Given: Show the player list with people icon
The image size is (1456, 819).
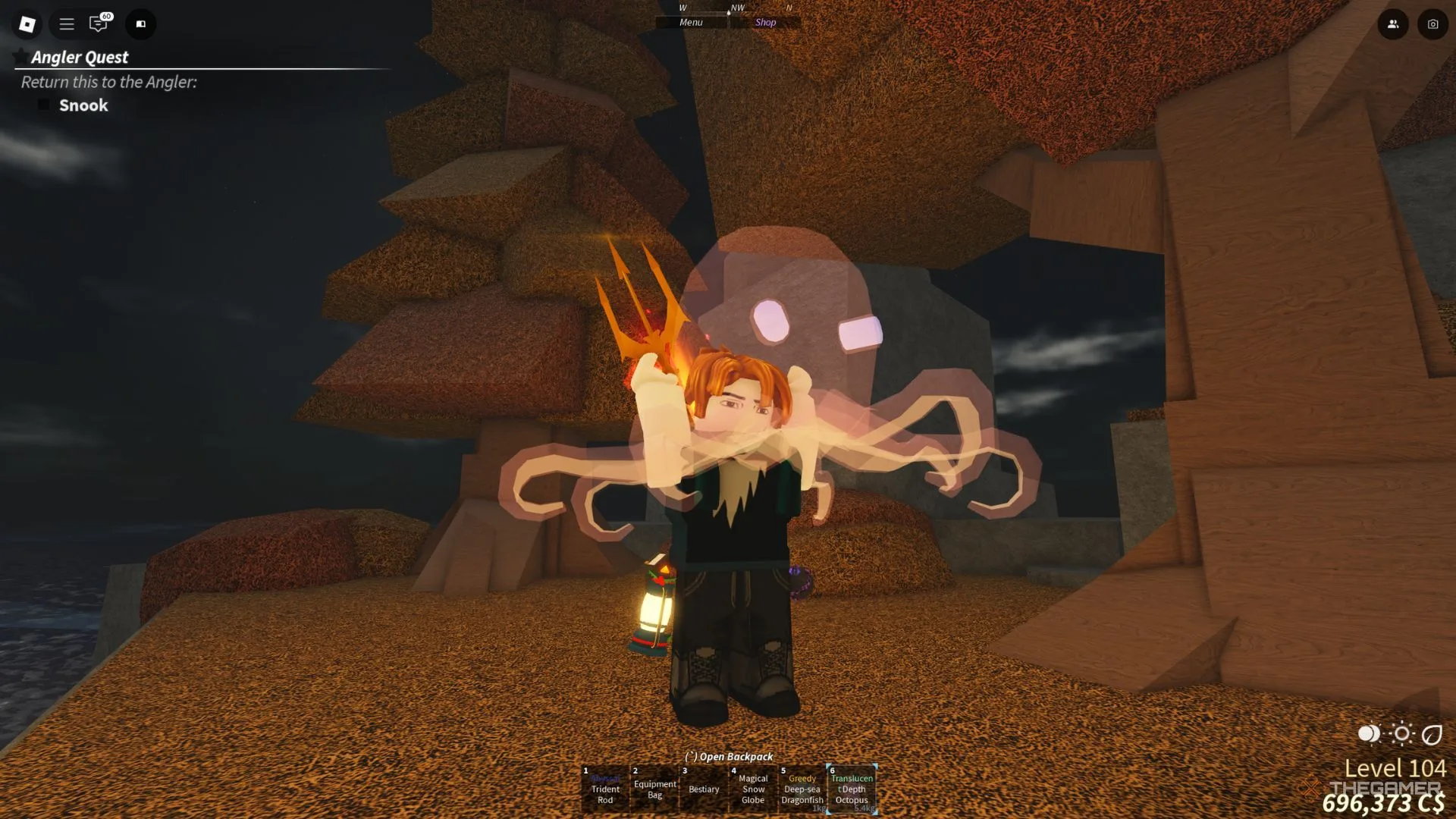Looking at the screenshot, I should [1393, 24].
